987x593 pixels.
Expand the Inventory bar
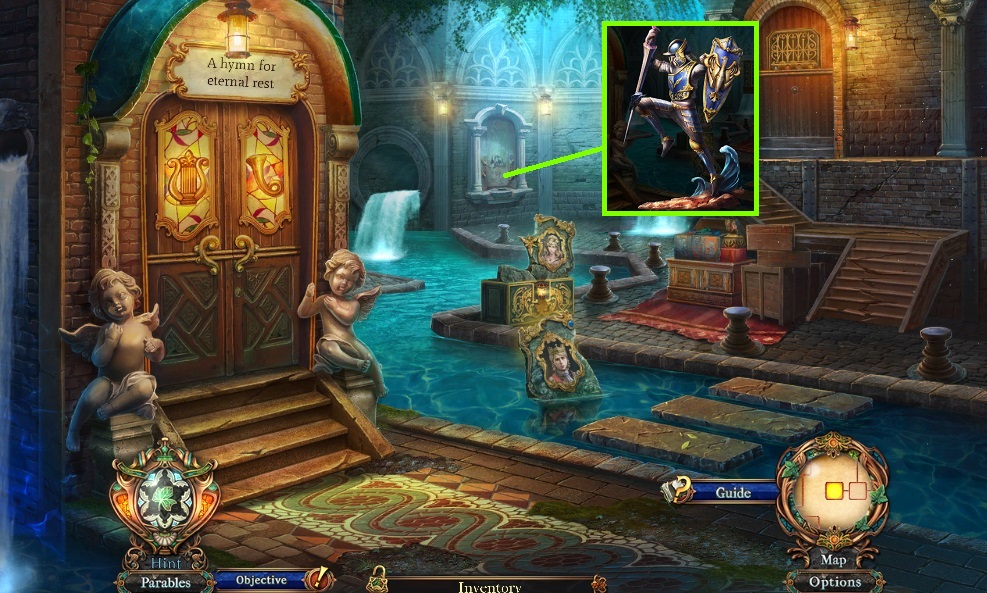489,586
